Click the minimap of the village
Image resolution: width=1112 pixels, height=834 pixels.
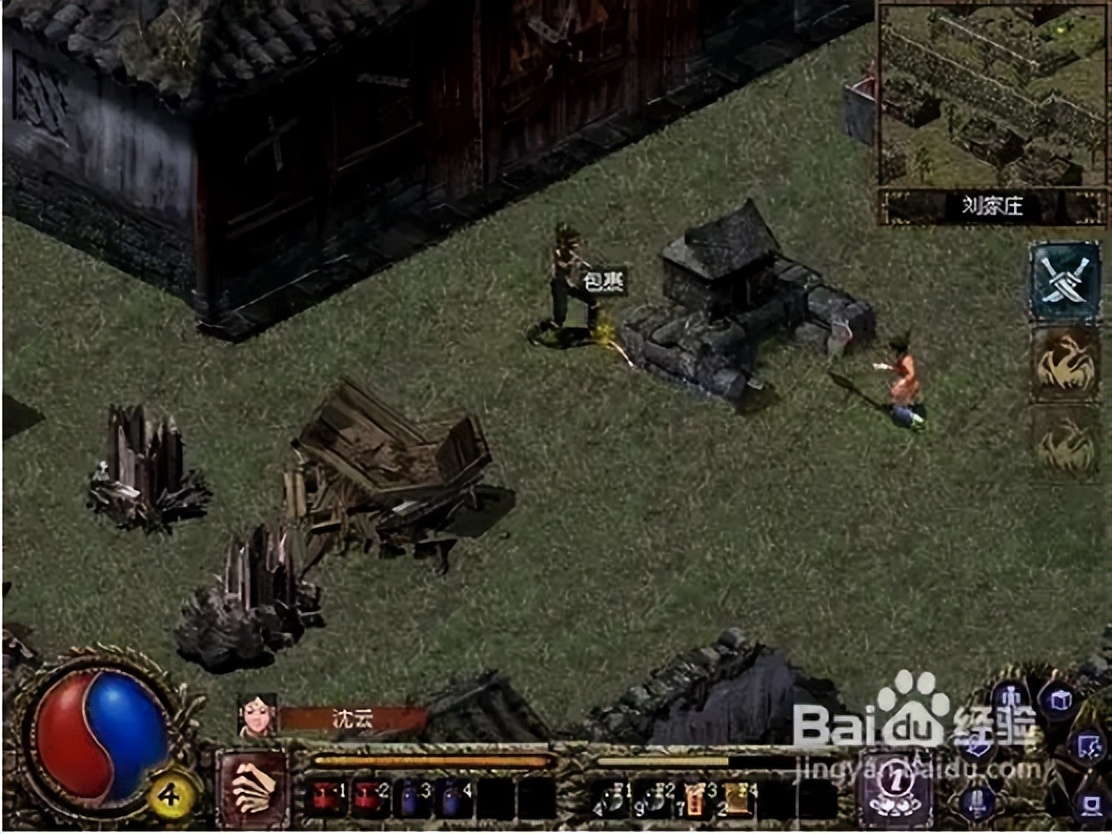[x=993, y=95]
